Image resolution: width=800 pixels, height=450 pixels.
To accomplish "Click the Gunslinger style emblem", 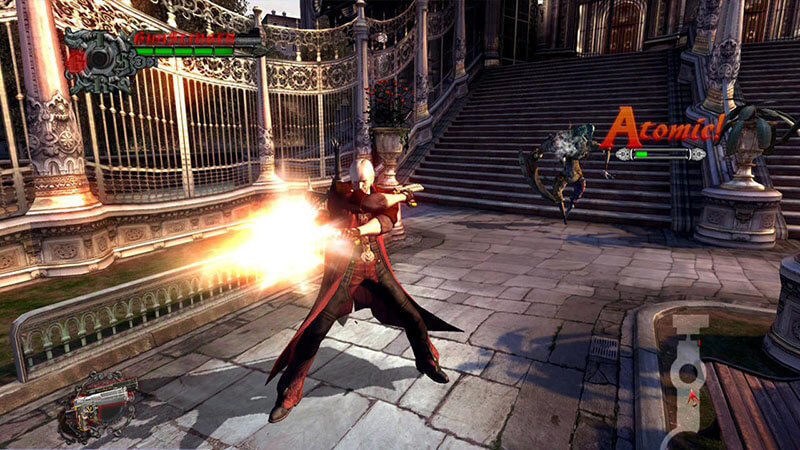I will 98,60.
